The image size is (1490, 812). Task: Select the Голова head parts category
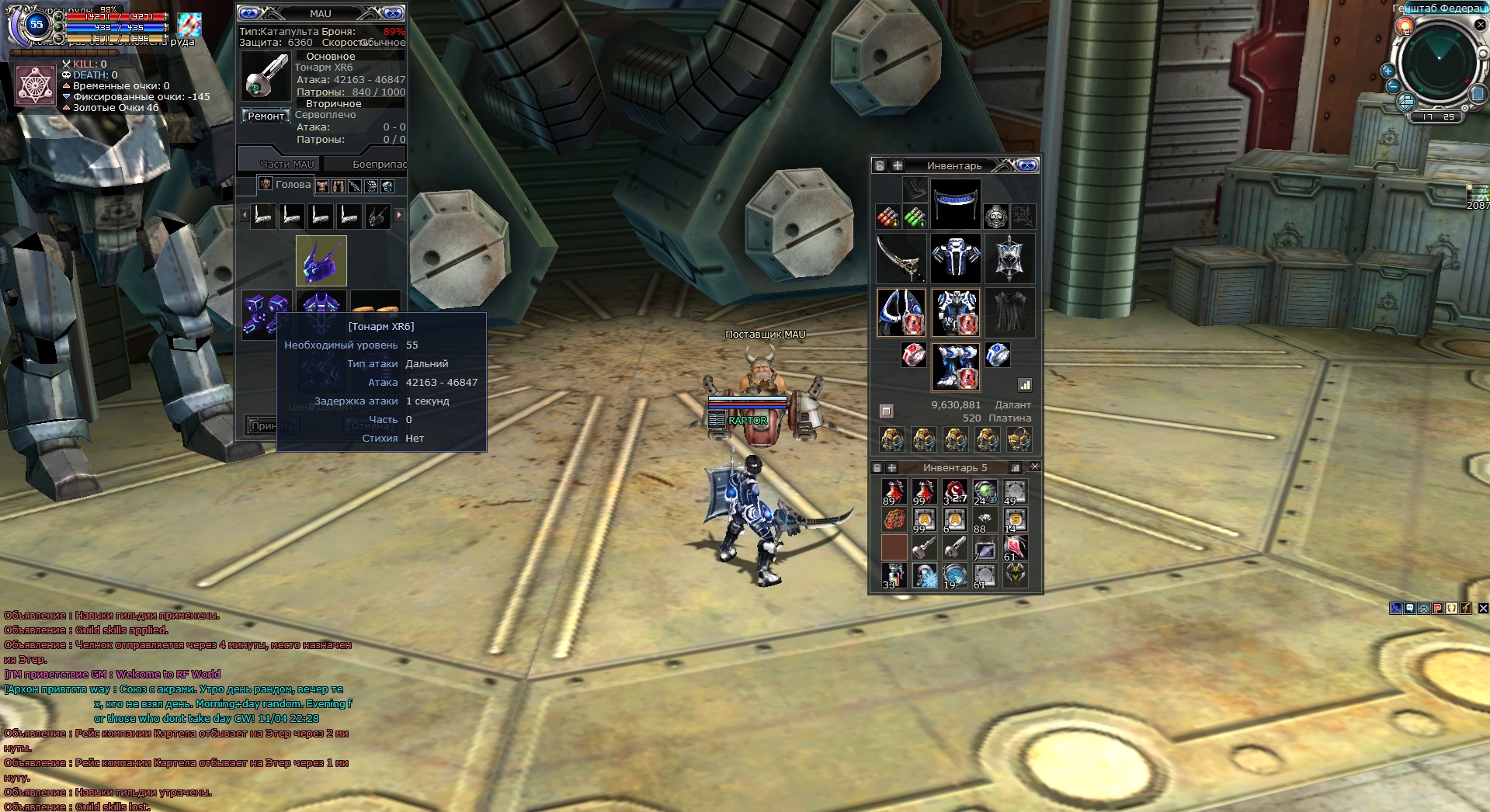284,185
